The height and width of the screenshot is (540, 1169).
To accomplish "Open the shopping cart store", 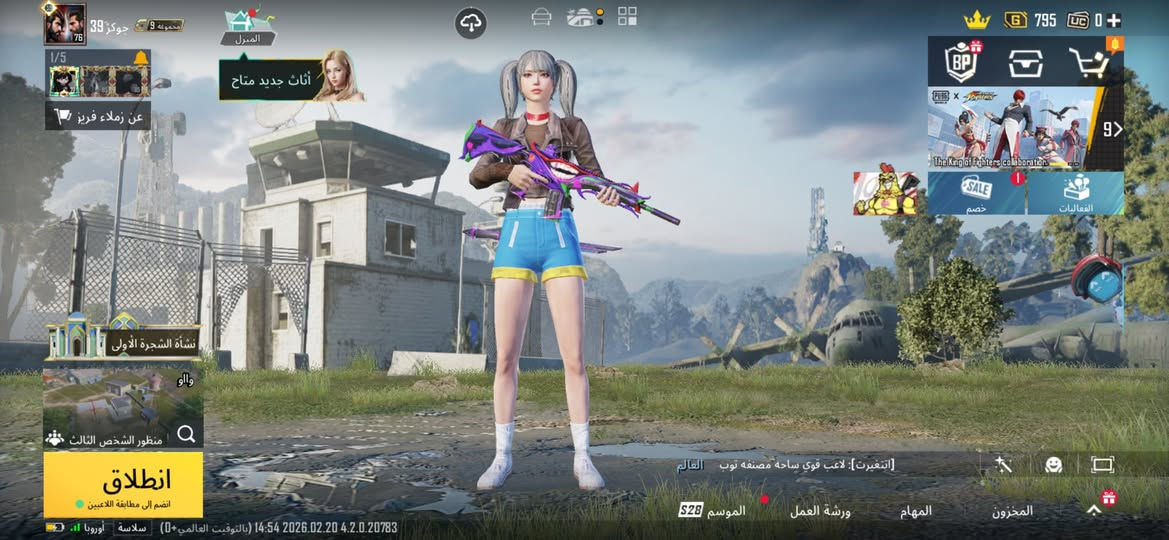I will coord(1091,62).
